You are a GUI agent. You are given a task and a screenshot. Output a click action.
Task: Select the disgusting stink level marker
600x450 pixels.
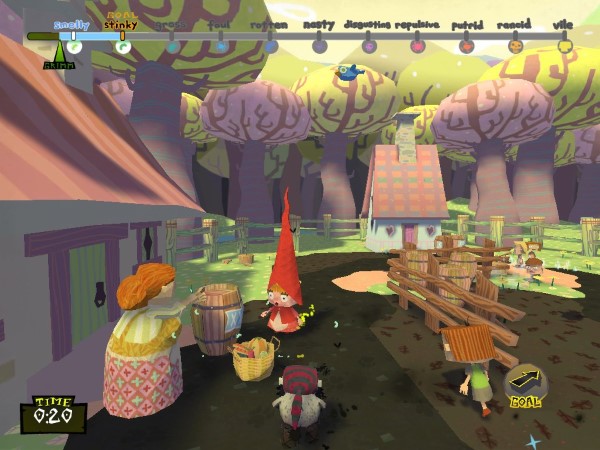coord(369,45)
